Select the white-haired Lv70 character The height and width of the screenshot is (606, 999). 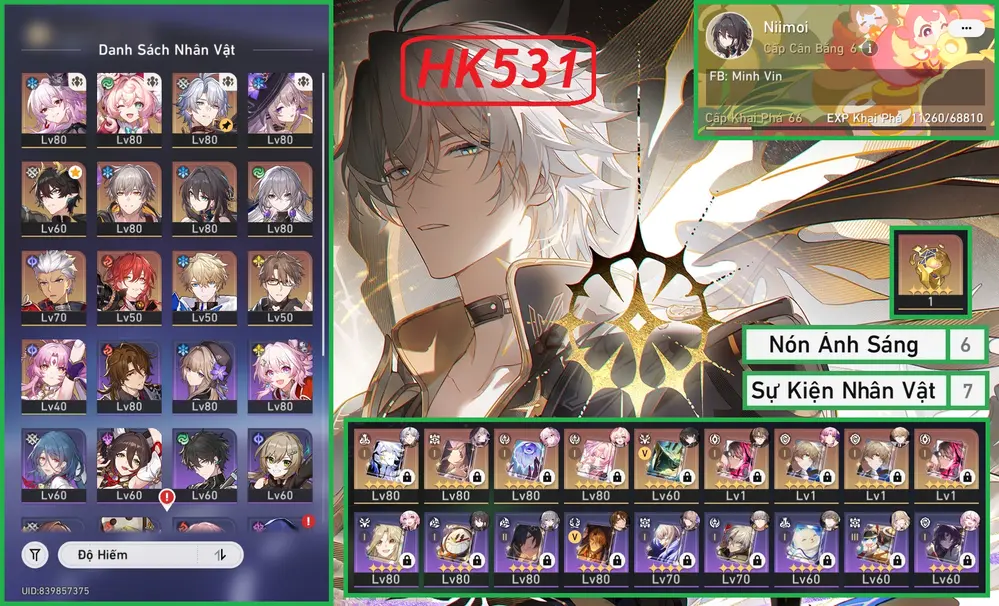coord(54,285)
